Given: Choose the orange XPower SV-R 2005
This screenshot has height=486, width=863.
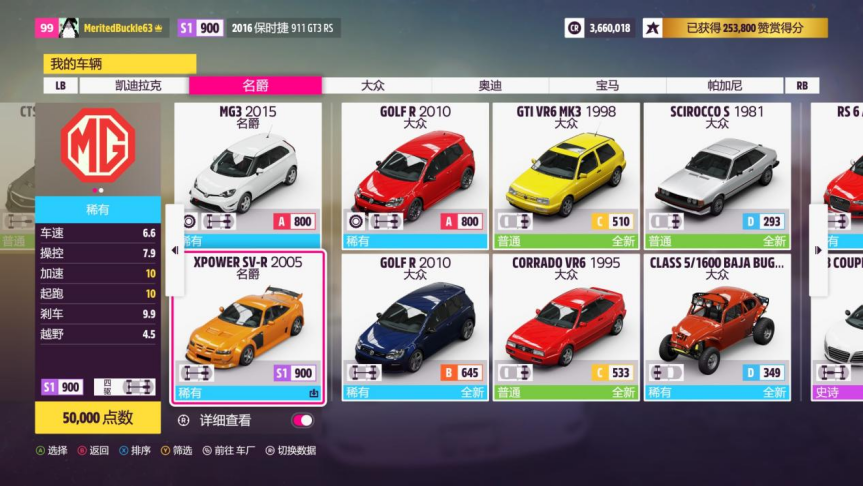Looking at the screenshot, I should coord(248,327).
